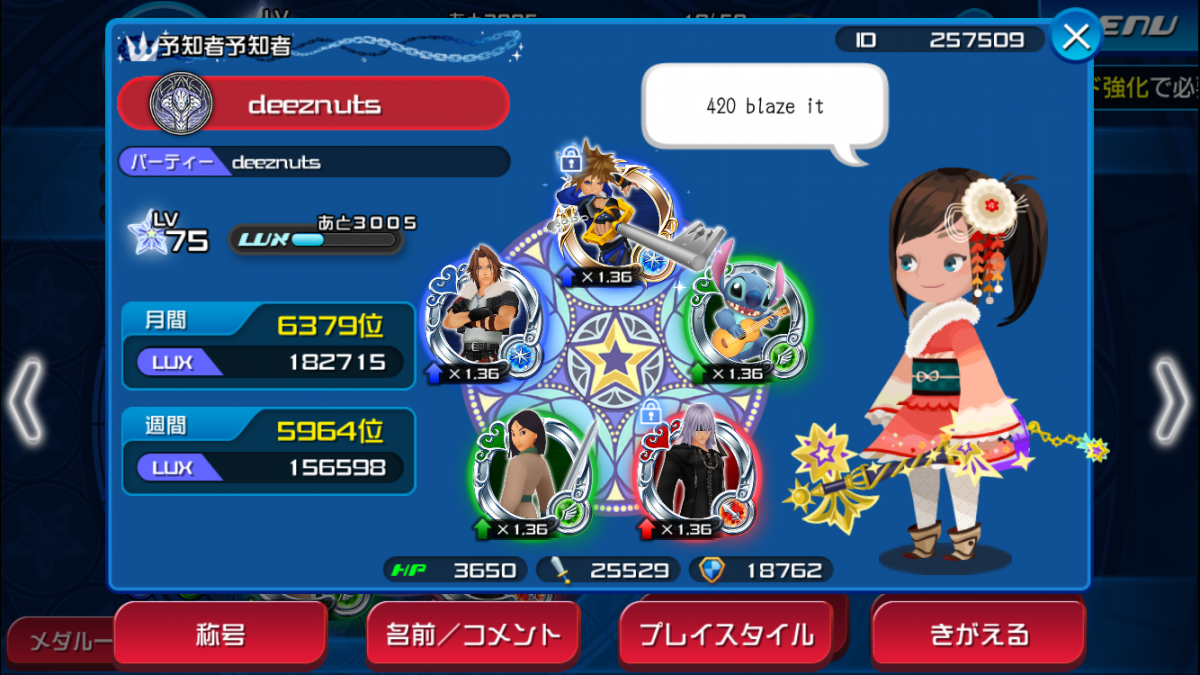Open the 称号 title button
1200x675 pixels.
220,634
